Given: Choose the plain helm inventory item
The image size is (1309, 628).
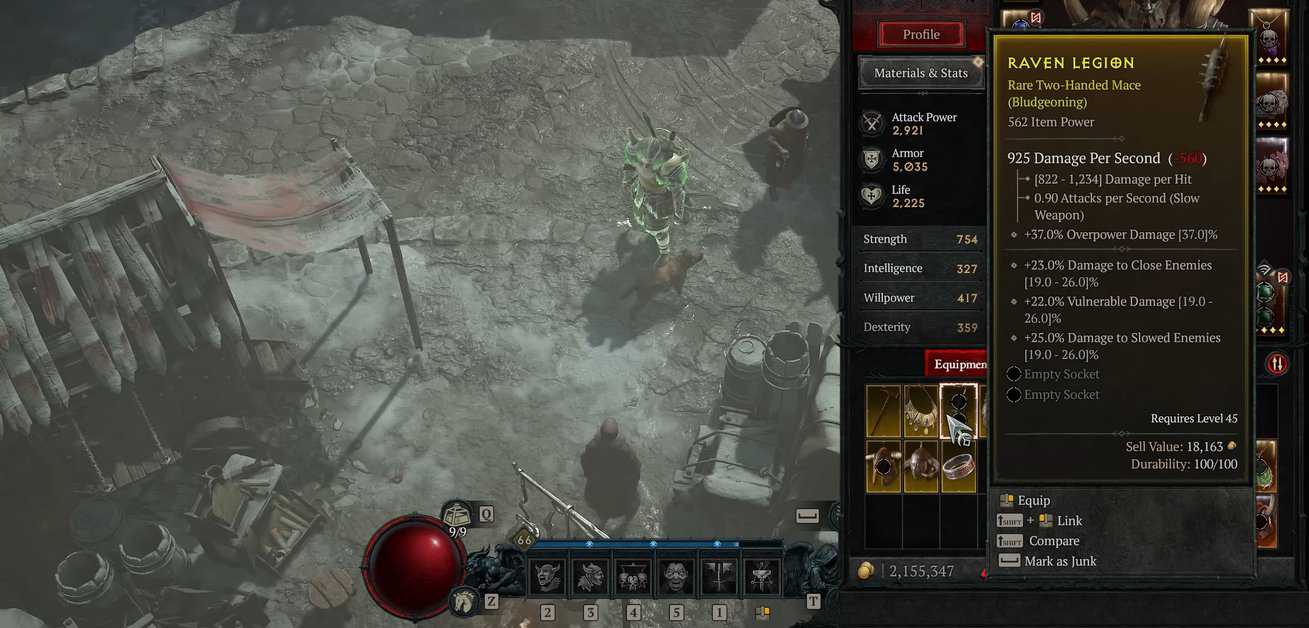Looking at the screenshot, I should click(x=921, y=466).
